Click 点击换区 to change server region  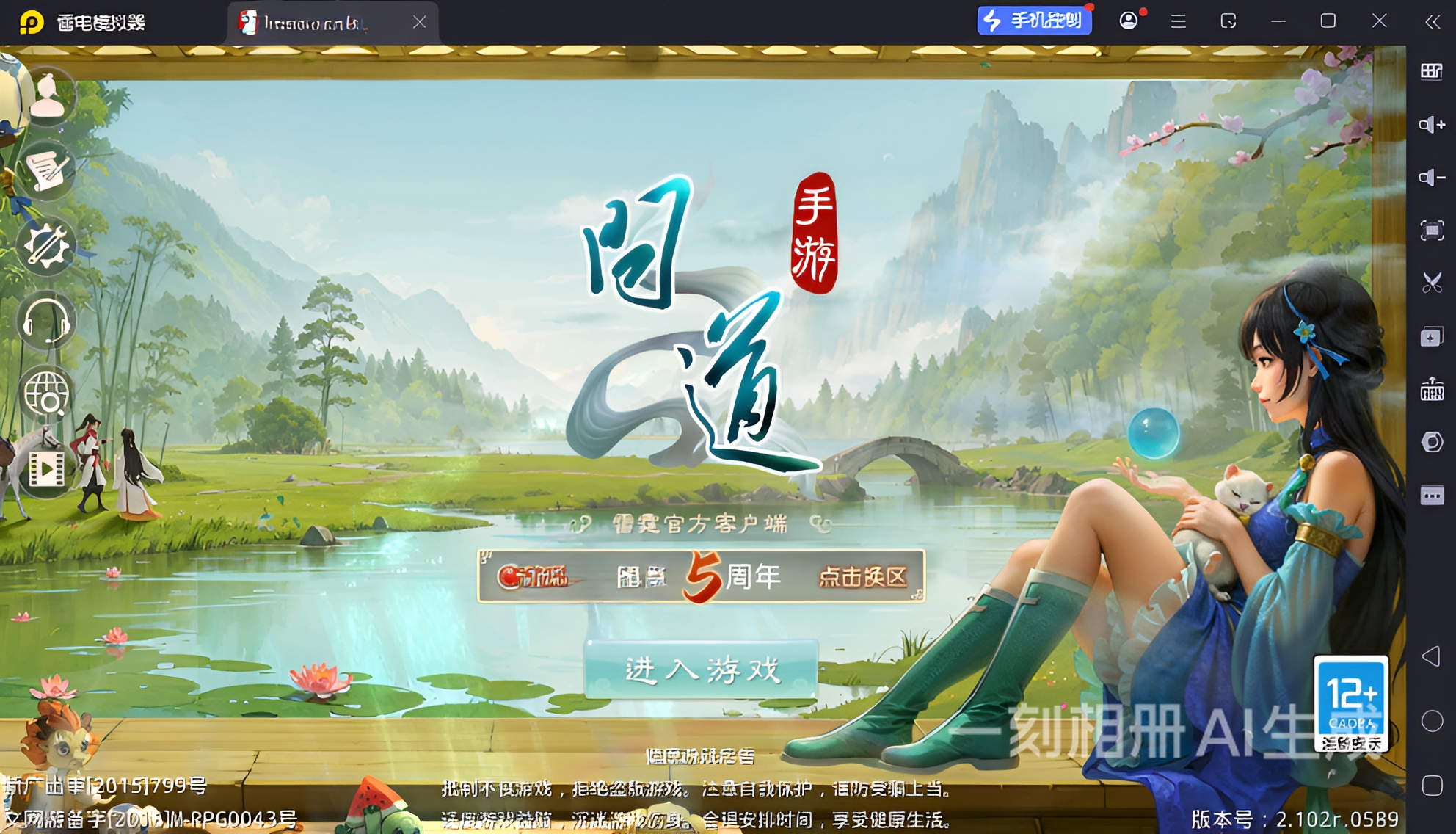pyautogui.click(x=864, y=578)
